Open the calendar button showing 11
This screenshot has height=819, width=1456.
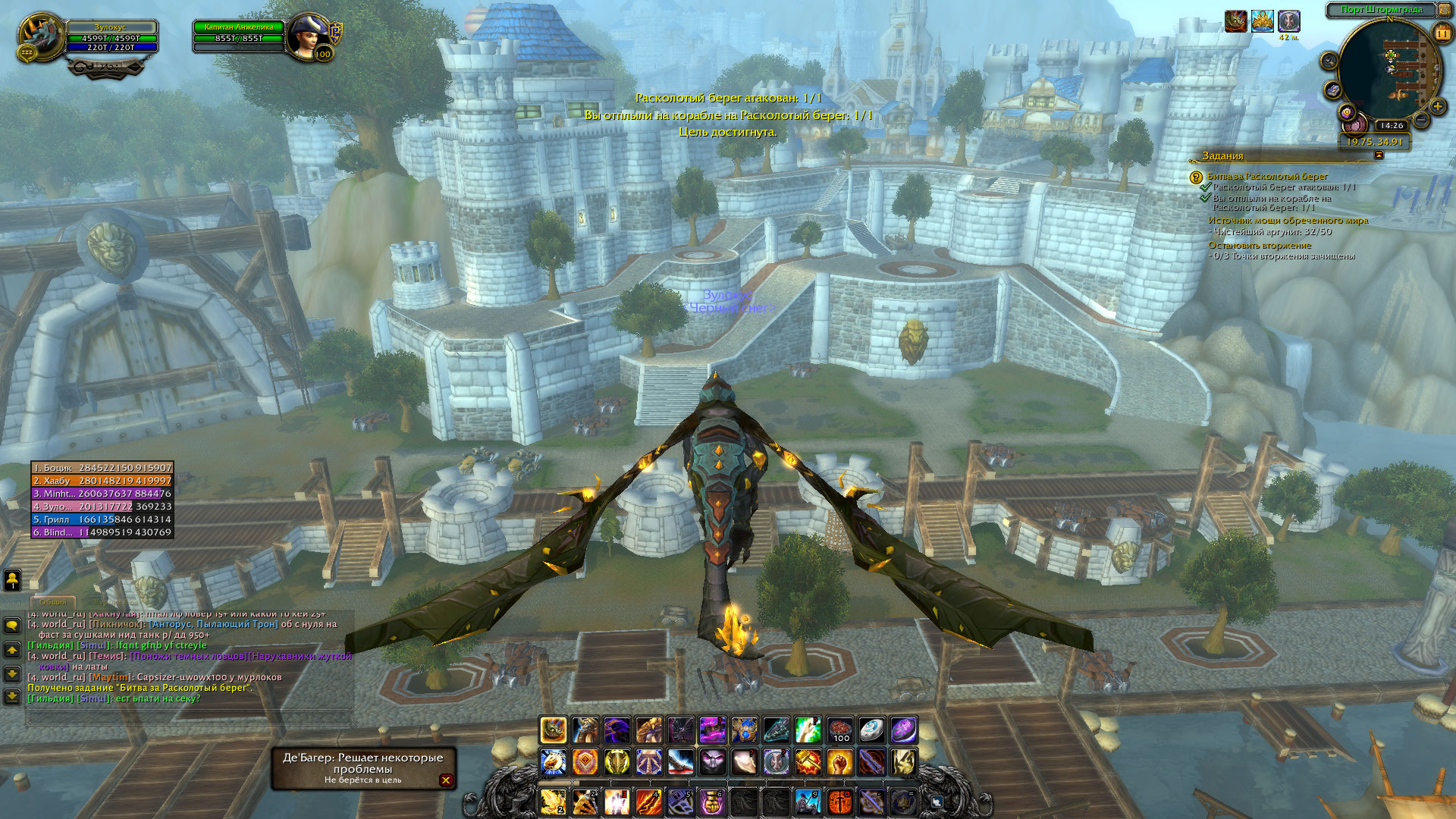click(1442, 33)
